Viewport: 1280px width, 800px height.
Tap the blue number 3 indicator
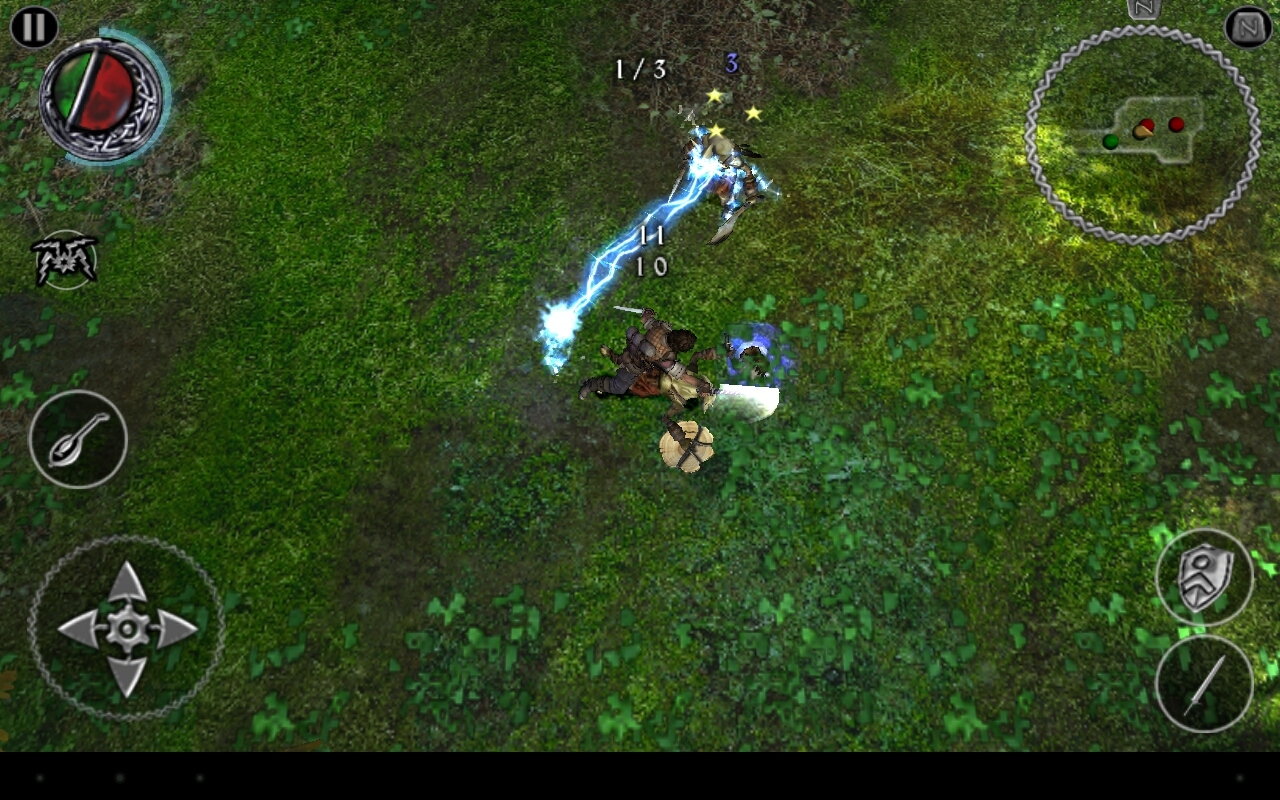[730, 64]
